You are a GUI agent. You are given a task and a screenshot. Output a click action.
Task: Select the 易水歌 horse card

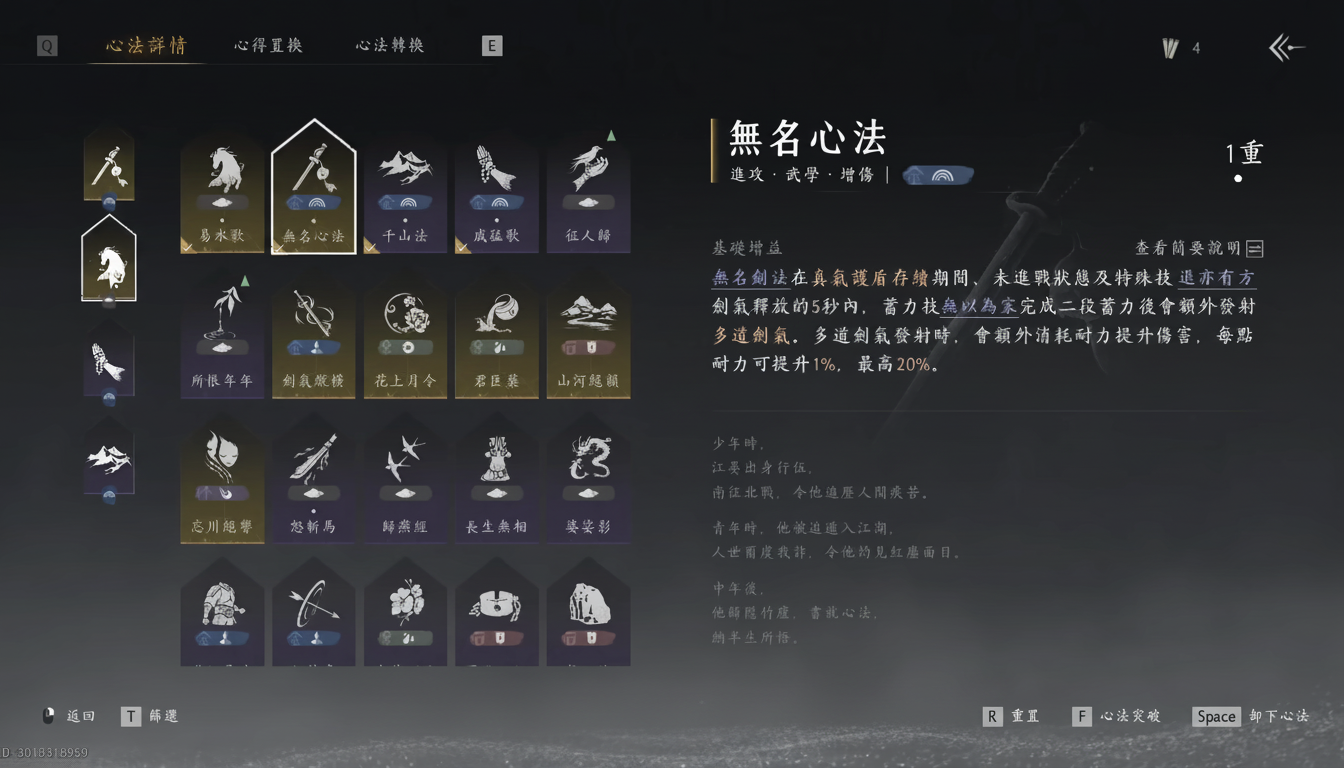click(x=222, y=193)
